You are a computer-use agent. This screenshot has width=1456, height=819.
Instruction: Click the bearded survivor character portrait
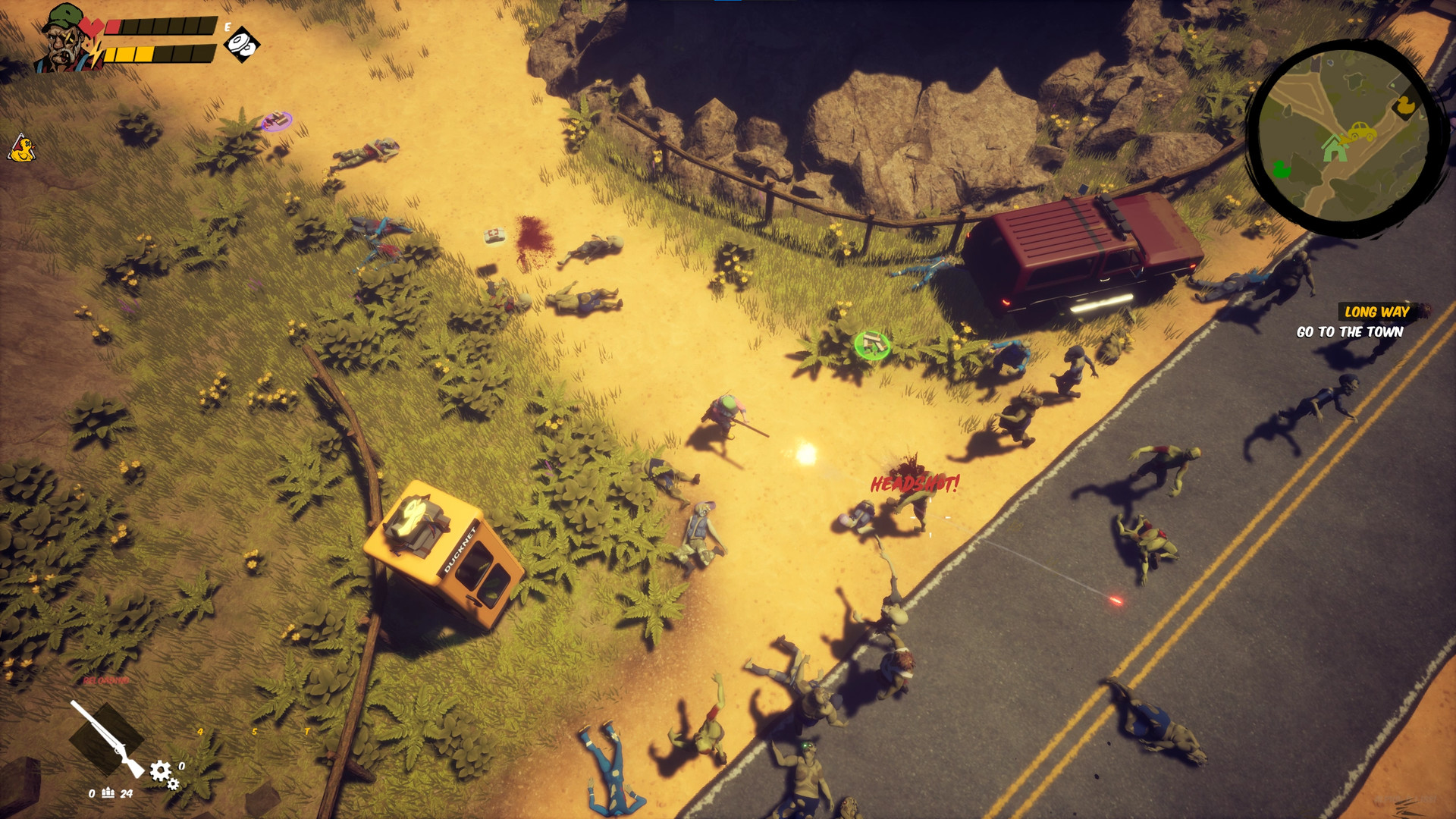tap(66, 39)
